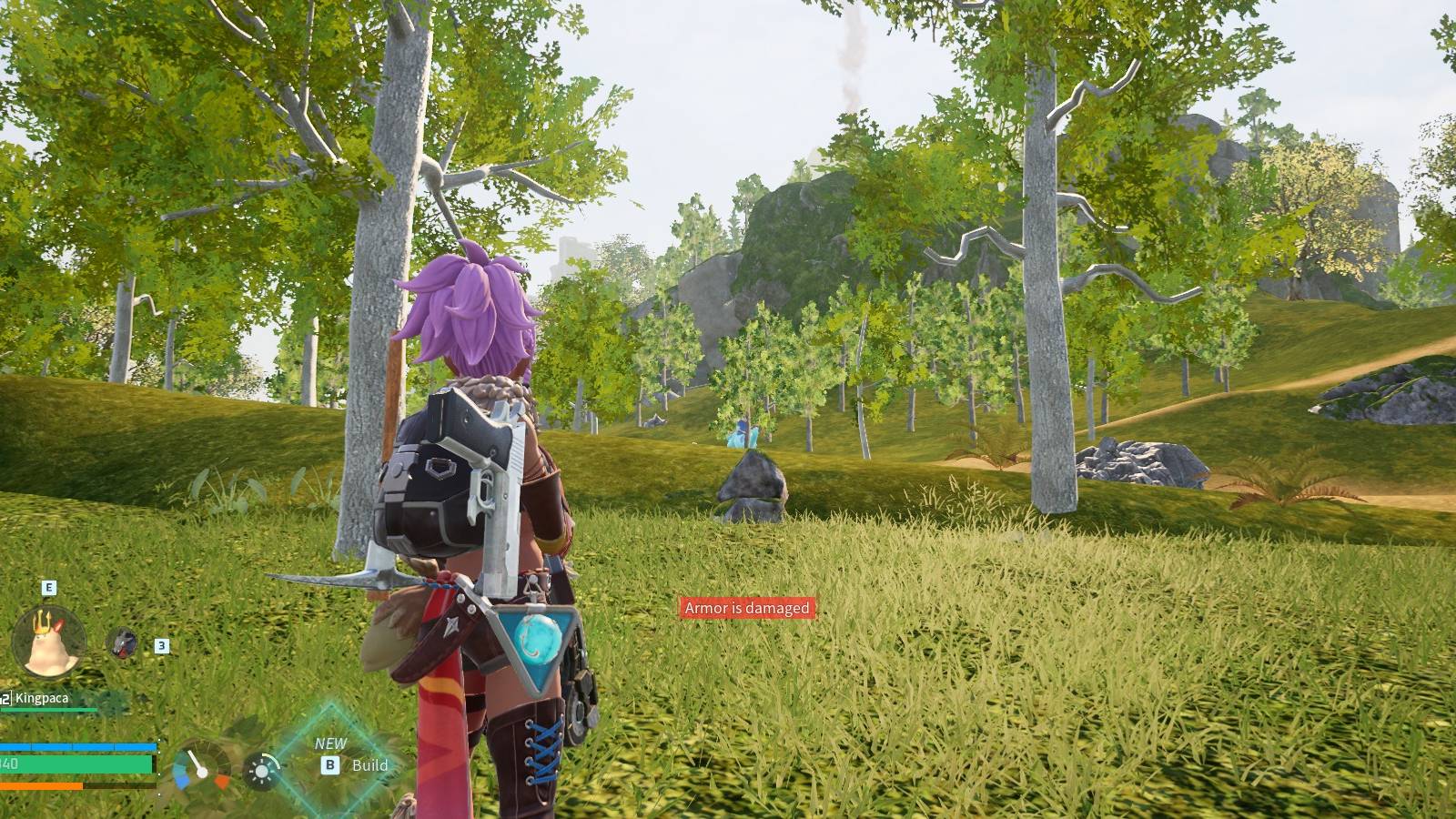Dismiss the Armor is damaged notification
Screen dimensions: 1456x819
(x=746, y=607)
